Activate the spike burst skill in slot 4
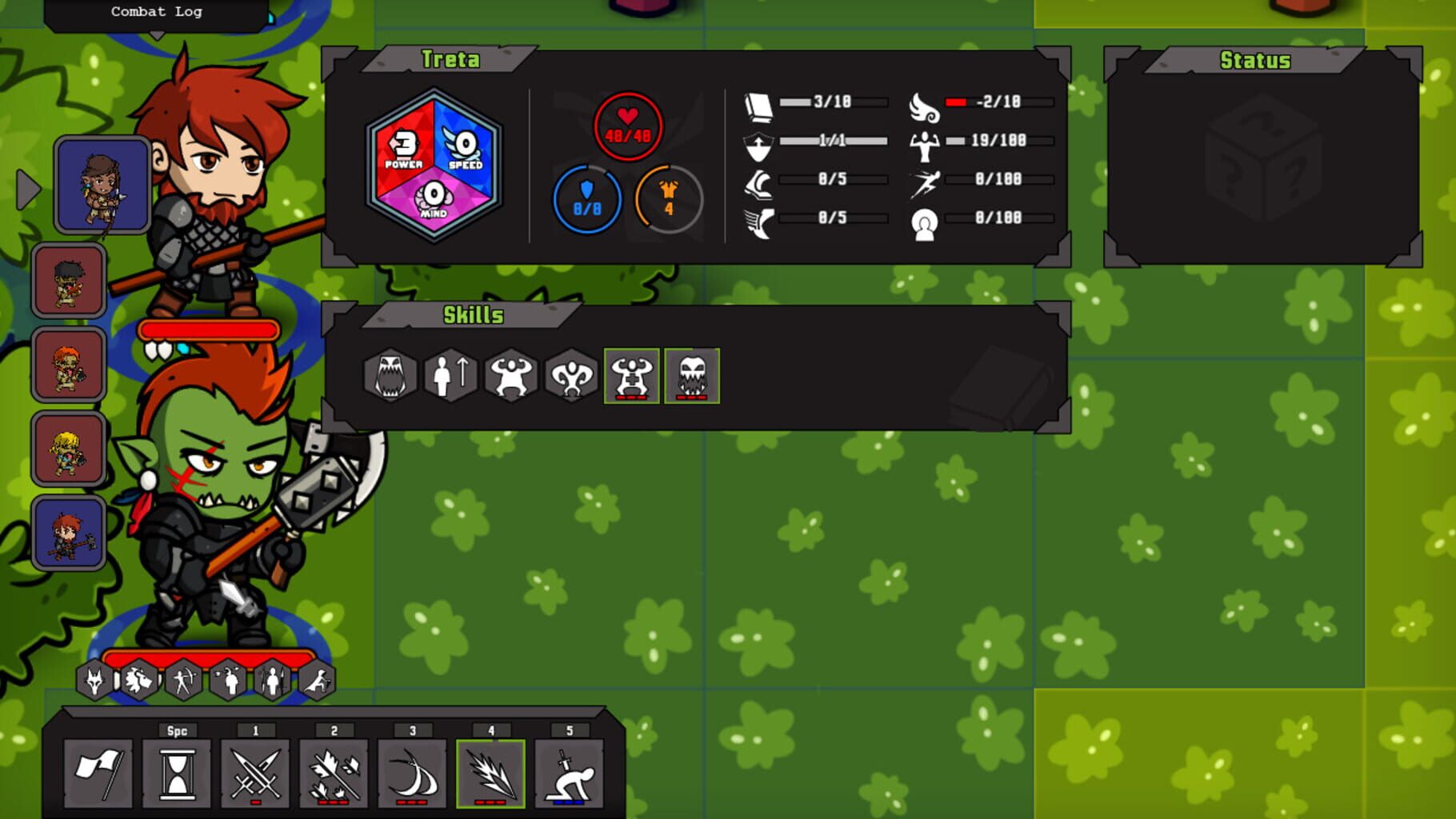 point(491,772)
